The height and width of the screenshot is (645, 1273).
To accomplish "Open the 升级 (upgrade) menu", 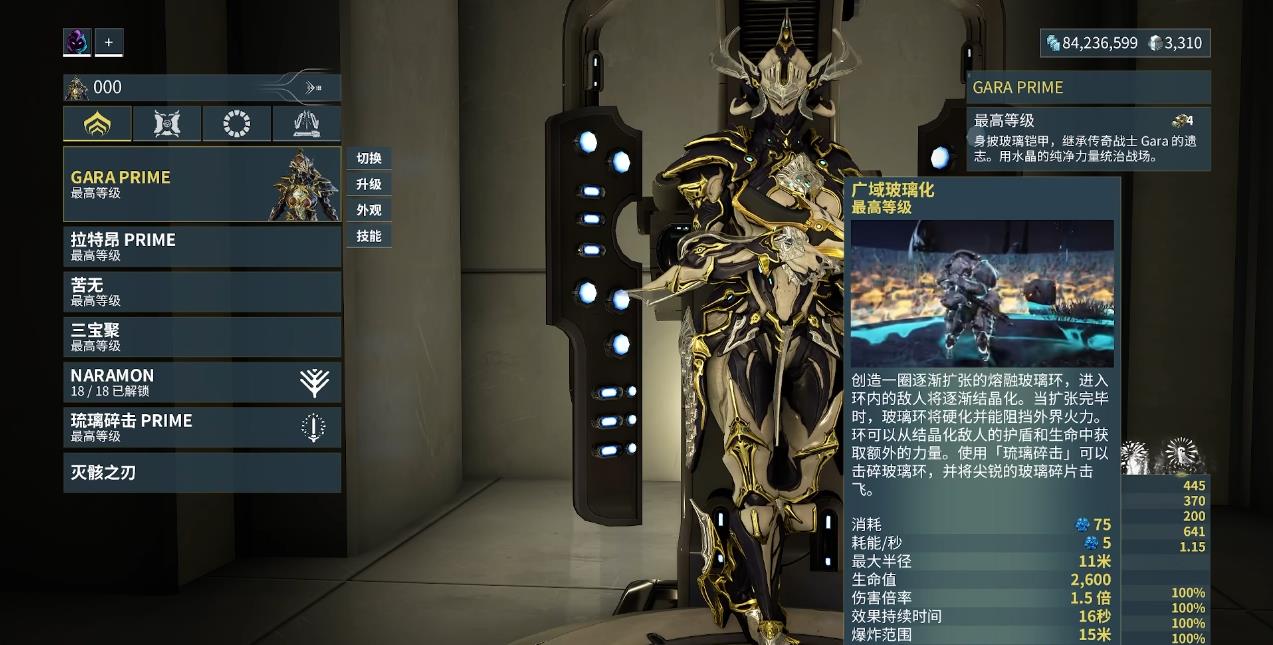I will click(x=369, y=184).
